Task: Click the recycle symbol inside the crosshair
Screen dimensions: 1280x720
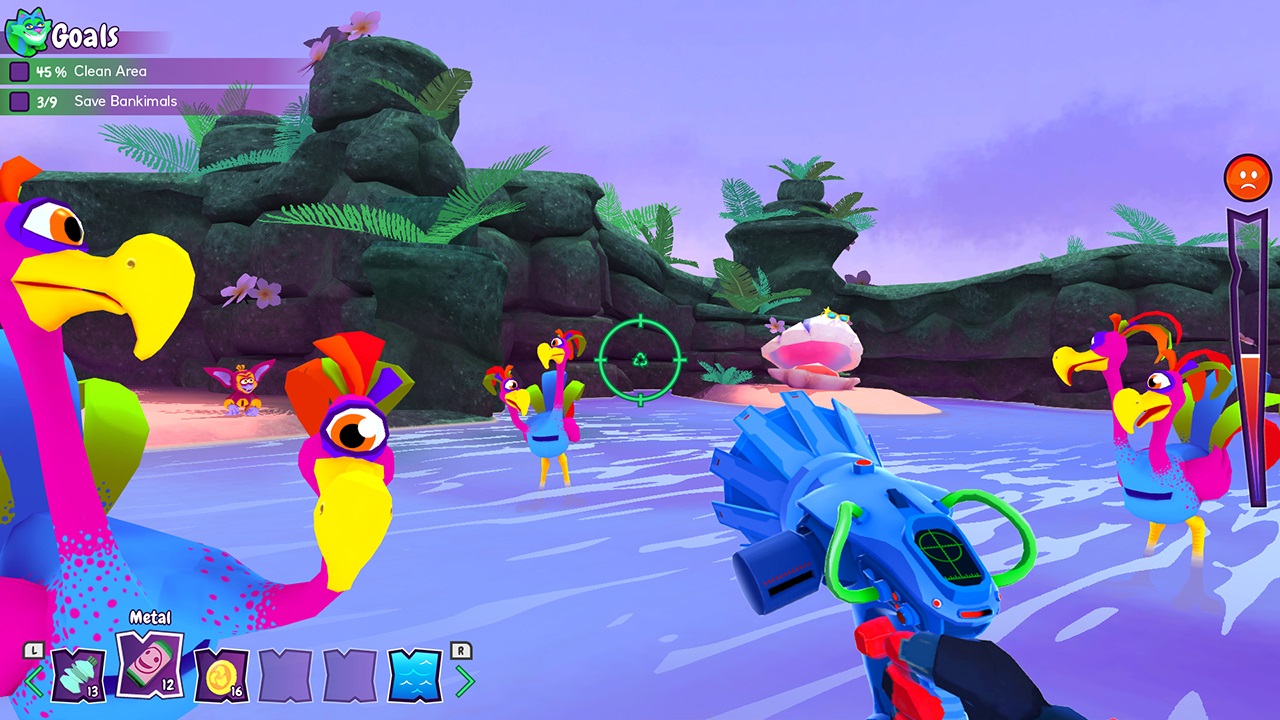Action: point(638,360)
